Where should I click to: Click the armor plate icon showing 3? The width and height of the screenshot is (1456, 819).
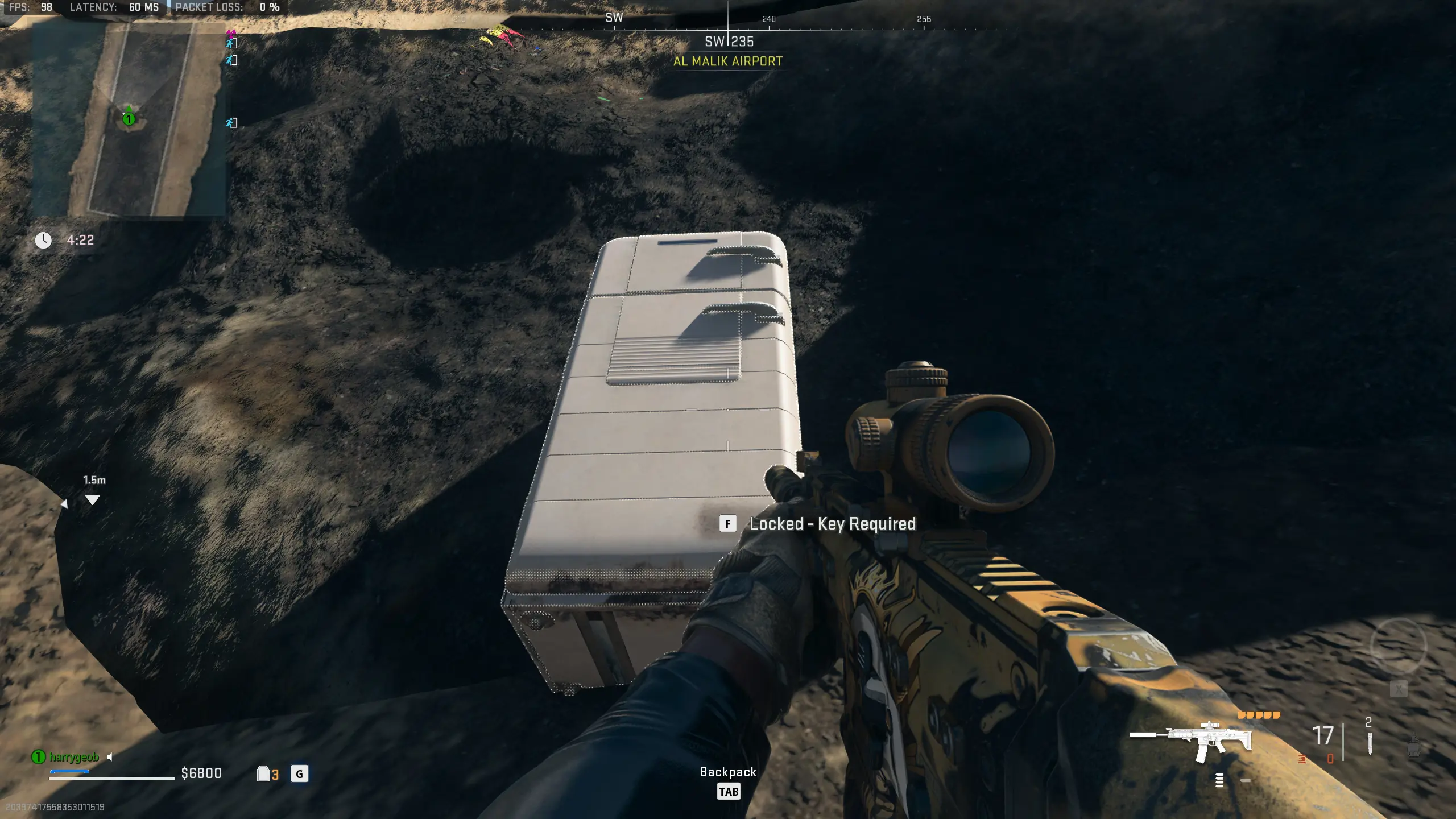267,773
